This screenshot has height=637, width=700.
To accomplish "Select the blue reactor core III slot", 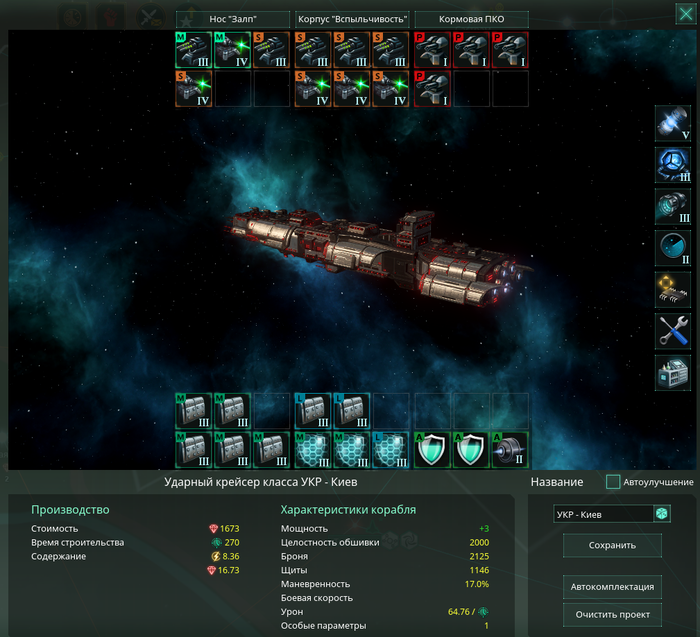I will point(672,165).
